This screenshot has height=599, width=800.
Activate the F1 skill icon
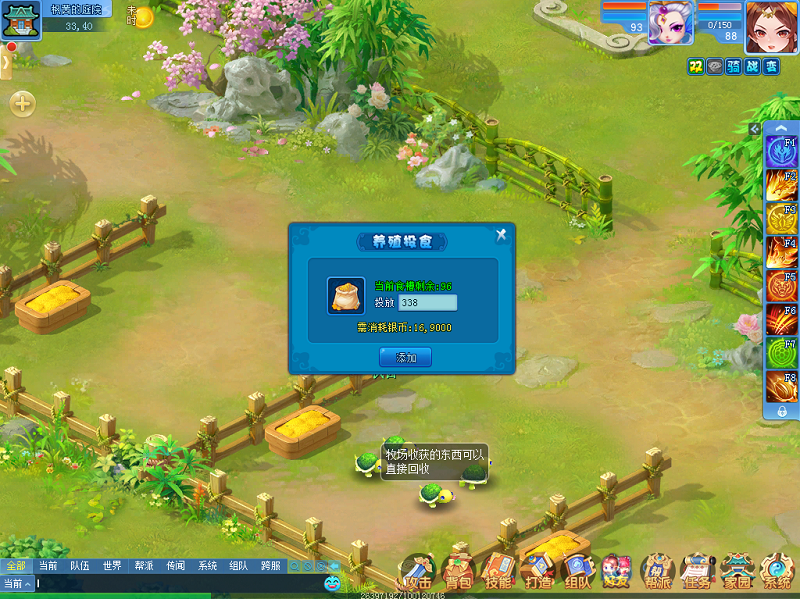pos(781,153)
